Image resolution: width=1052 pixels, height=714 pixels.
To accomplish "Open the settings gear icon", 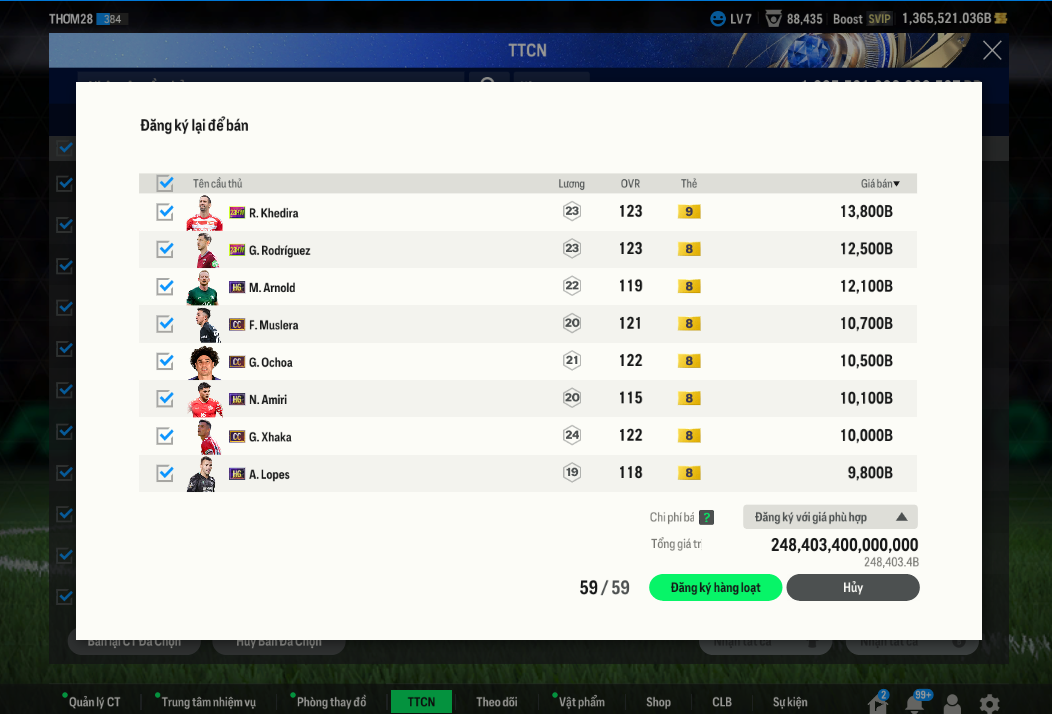I will pos(989,703).
